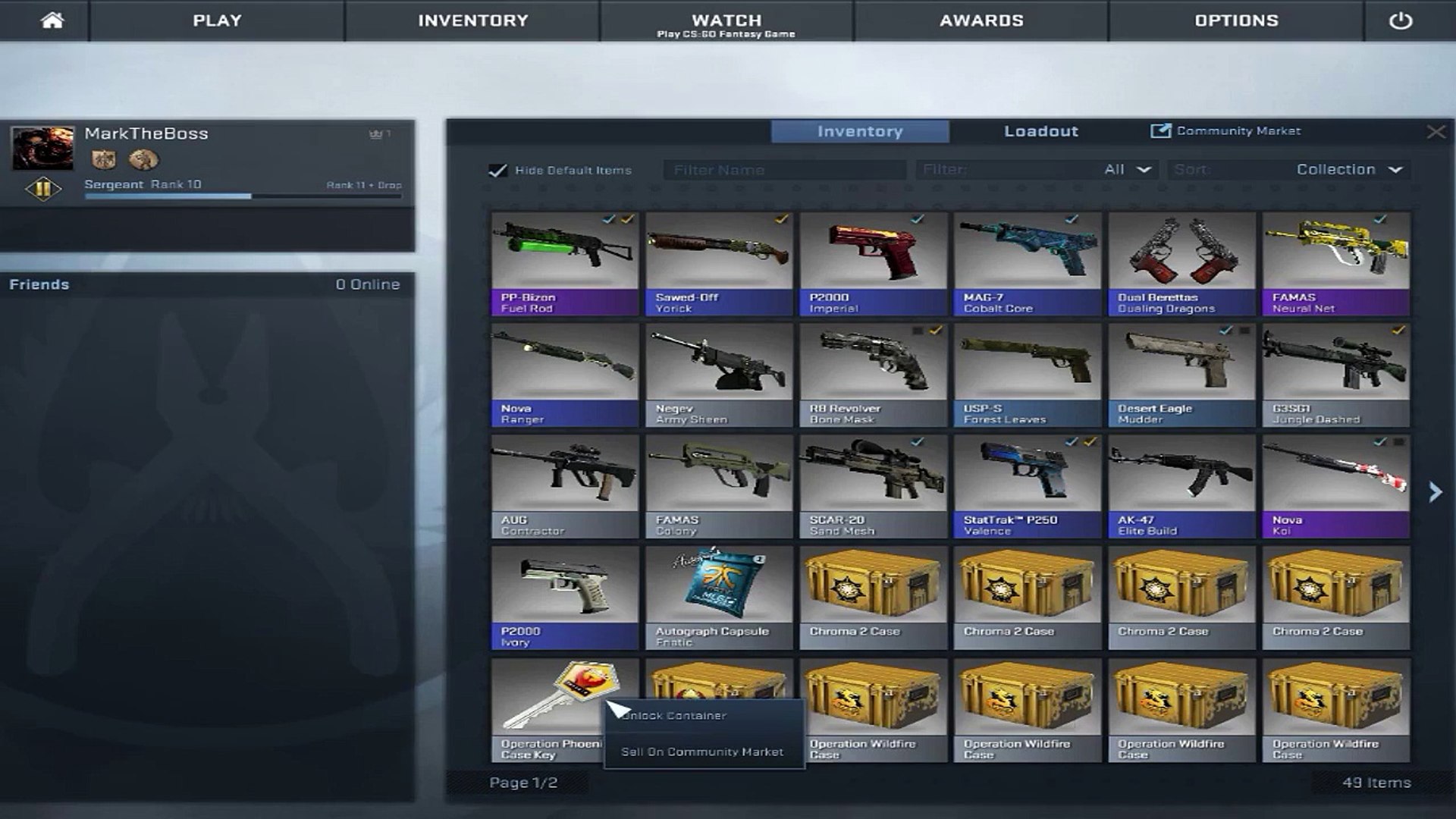Select the AK-47 Elite Build item
Image resolution: width=1456 pixels, height=819 pixels.
pos(1181,485)
